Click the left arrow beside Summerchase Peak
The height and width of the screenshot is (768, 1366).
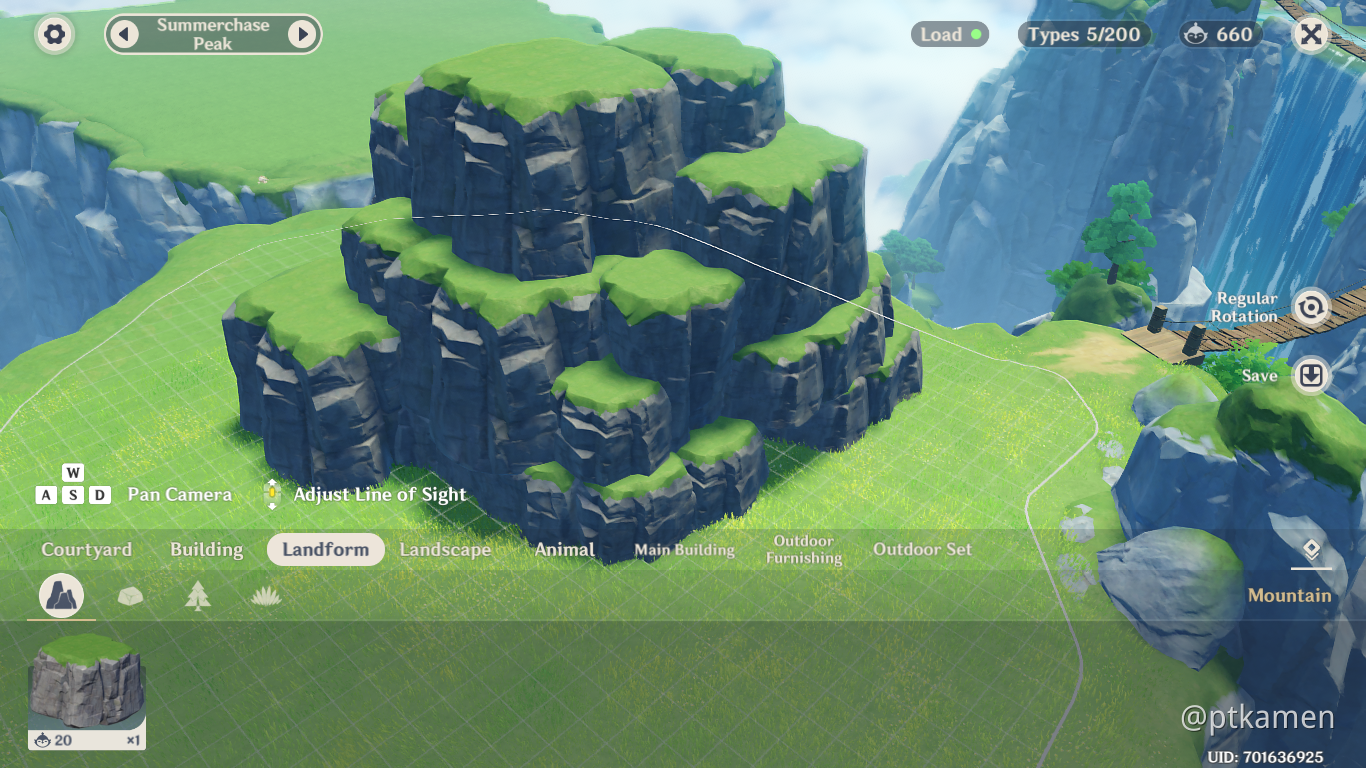tap(123, 33)
